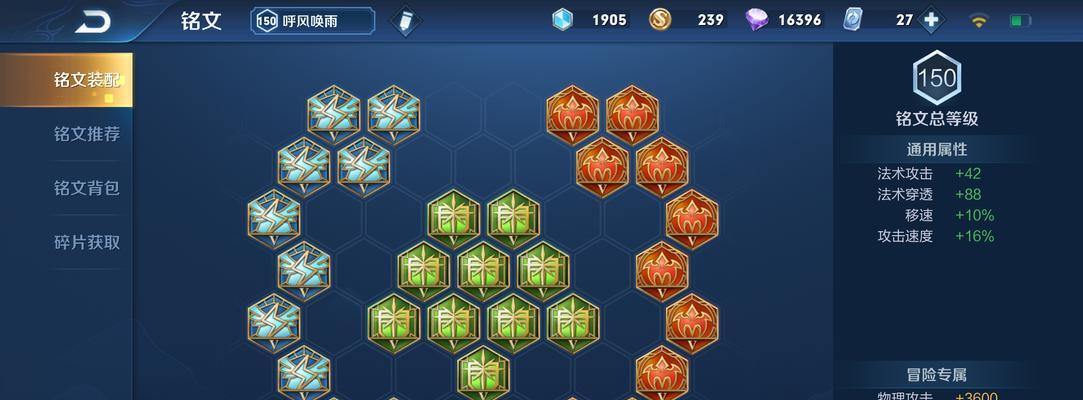Select the 150 total rune level hexagon

936,78
